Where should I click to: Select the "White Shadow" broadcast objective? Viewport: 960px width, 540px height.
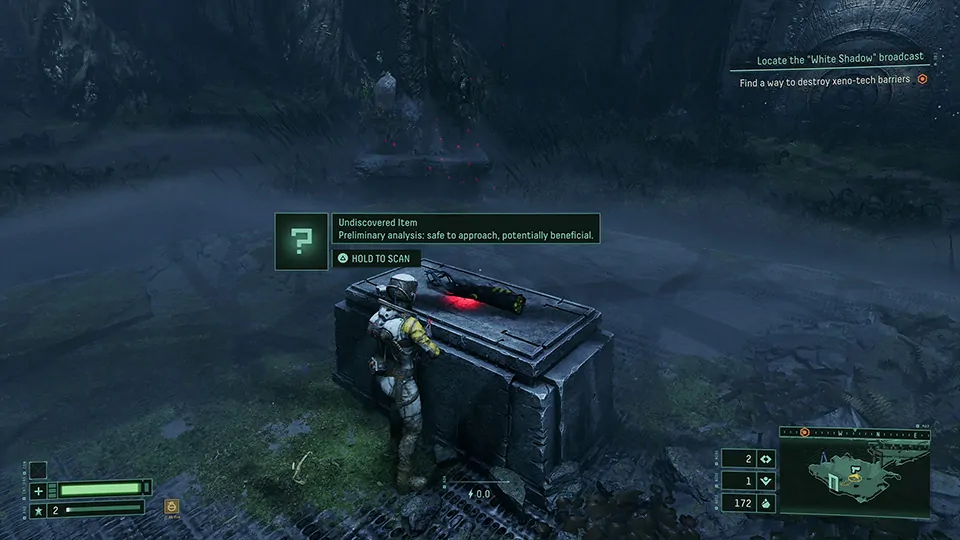tap(839, 58)
